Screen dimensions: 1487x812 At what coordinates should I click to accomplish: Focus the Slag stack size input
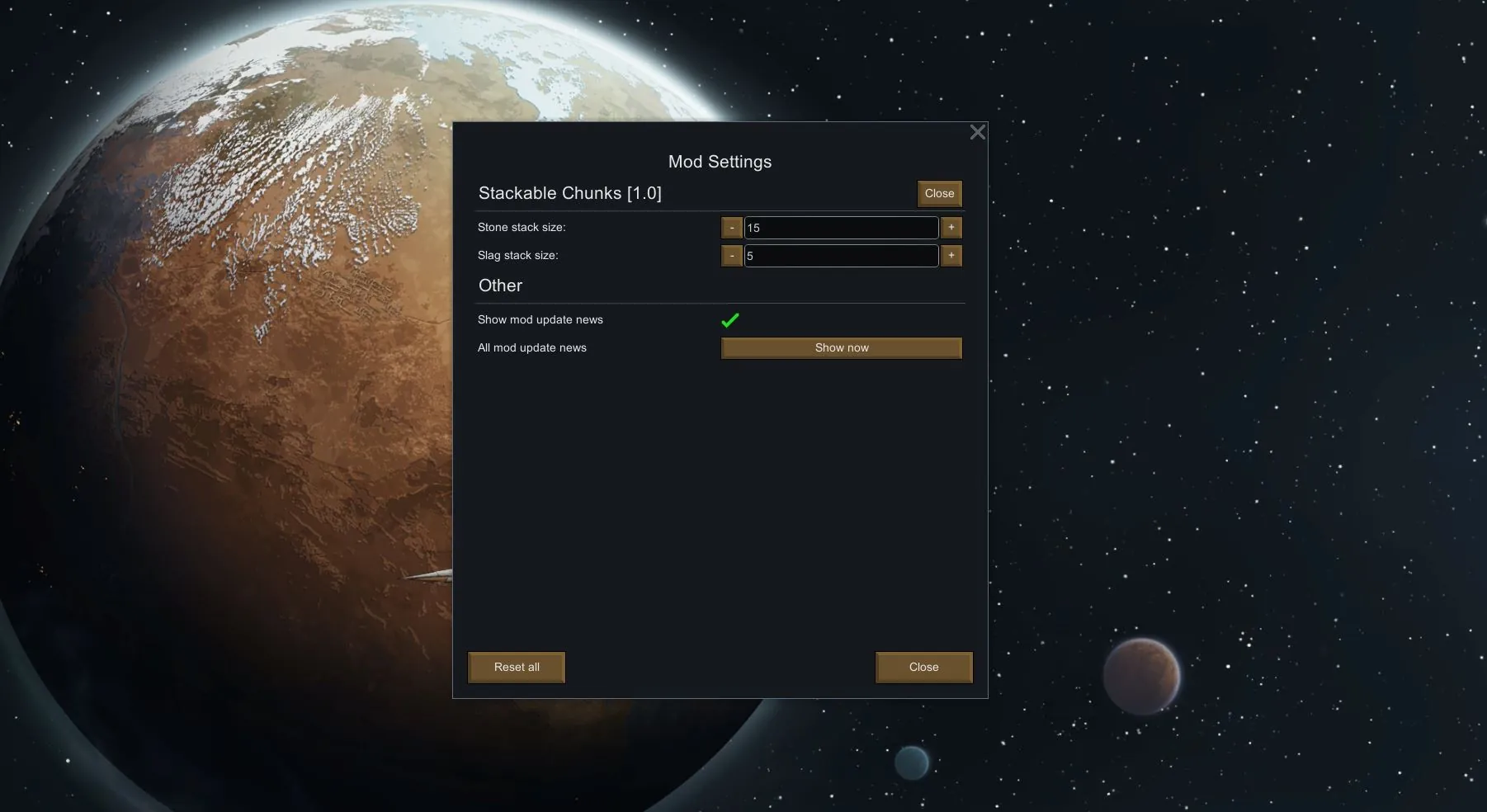841,256
